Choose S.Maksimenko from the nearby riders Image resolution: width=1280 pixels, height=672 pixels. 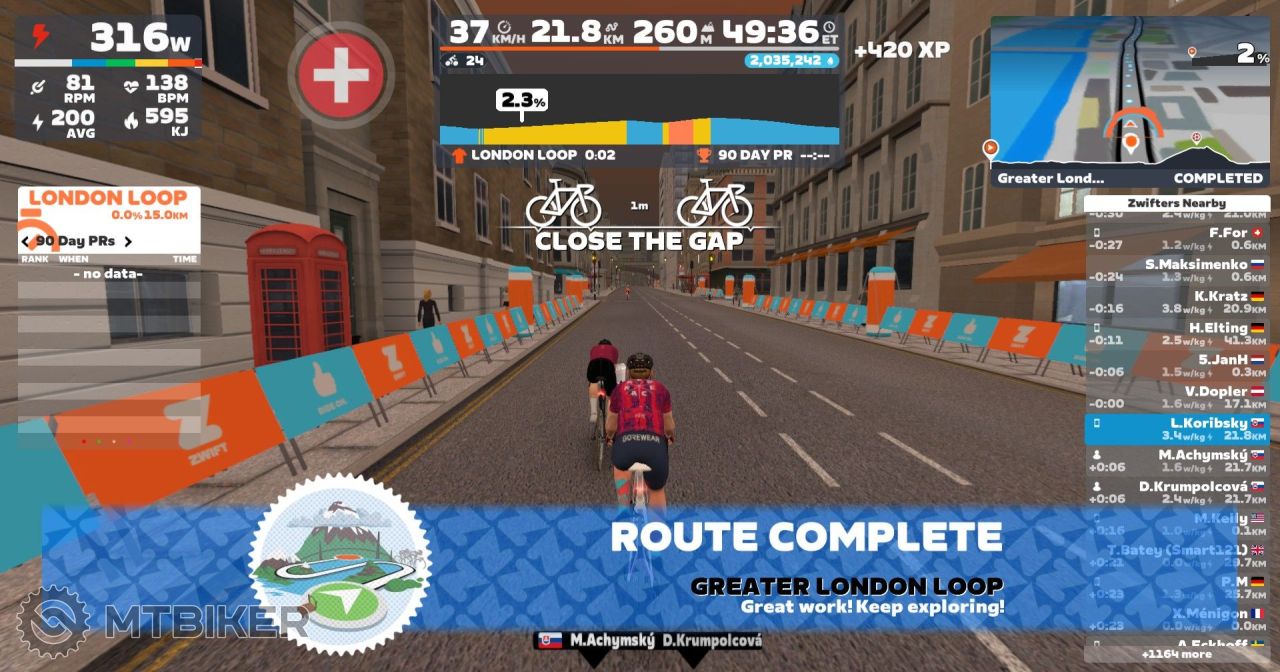click(1177, 270)
